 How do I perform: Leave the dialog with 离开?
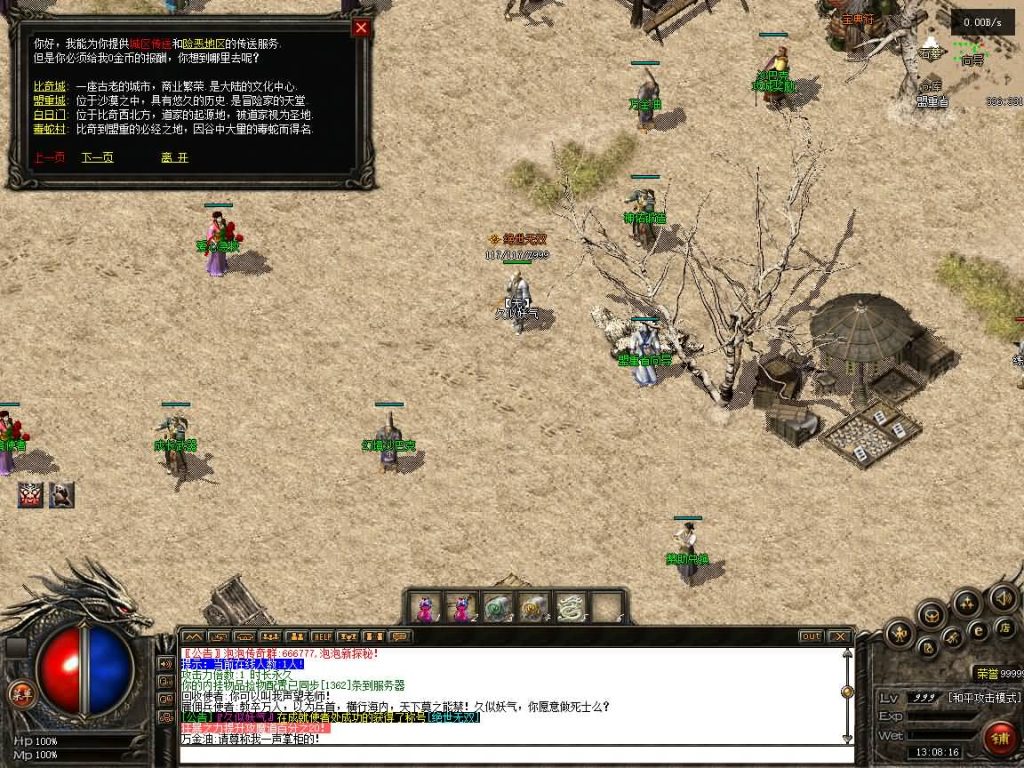click(174, 157)
